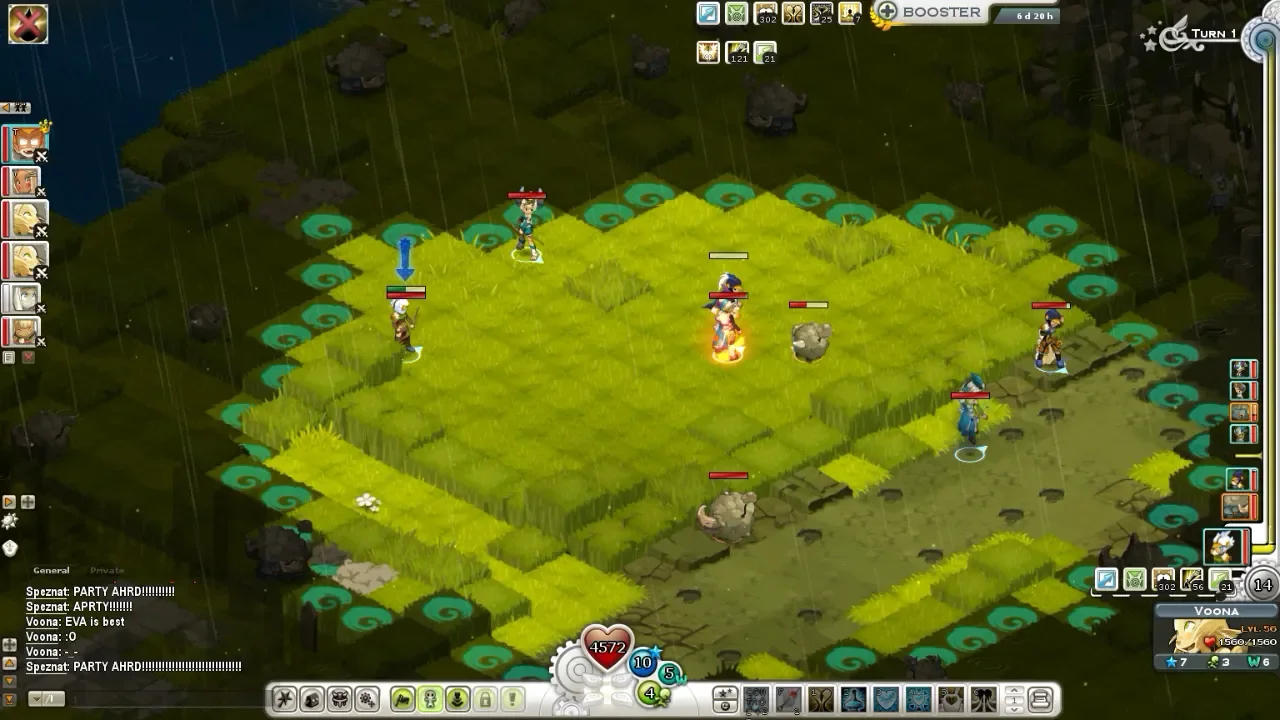Image resolution: width=1280 pixels, height=720 pixels.
Task: Click the padlock lock button
Action: click(485, 698)
